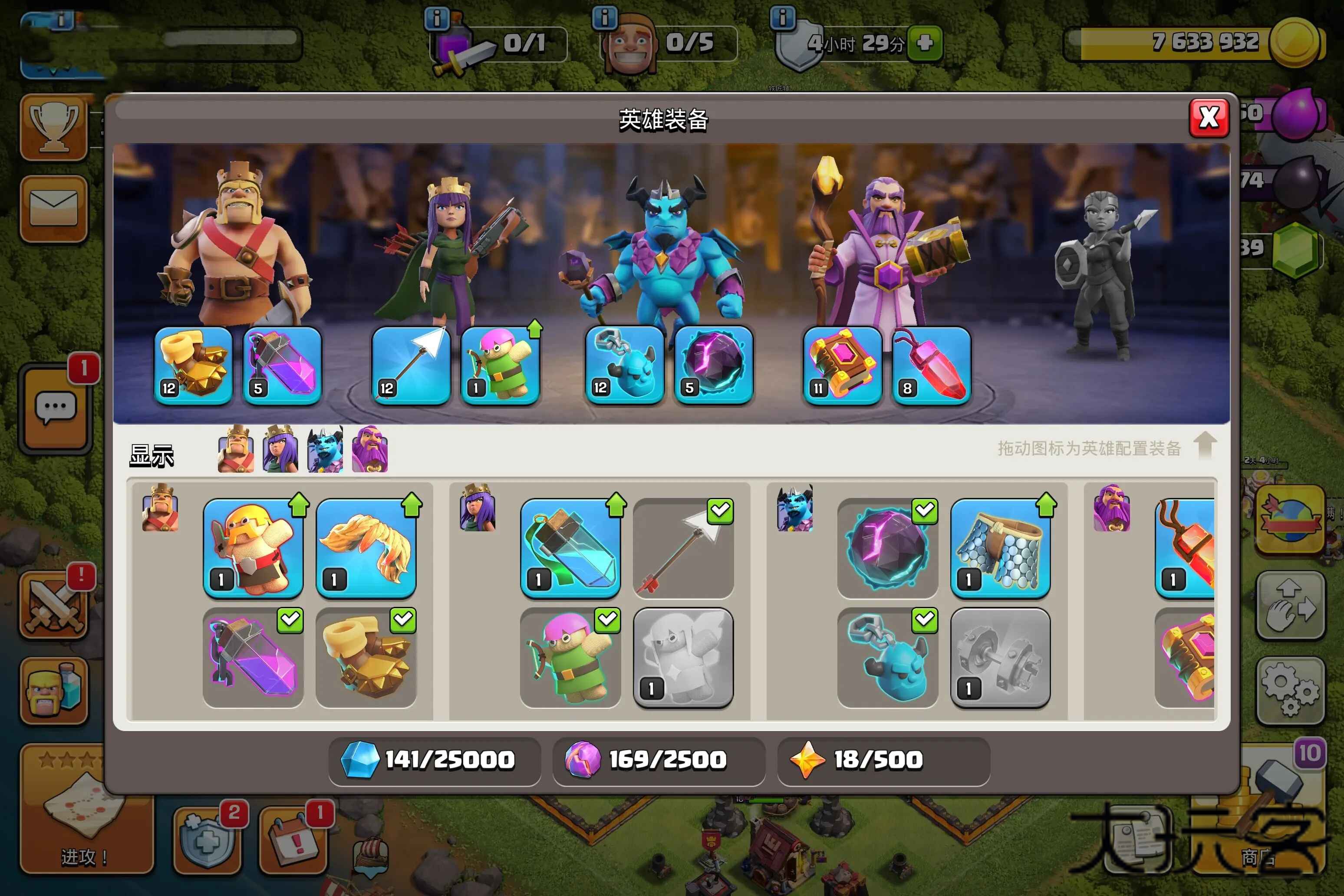This screenshot has width=1344, height=896.
Task: Open the mail envelope inbox
Action: [54, 208]
